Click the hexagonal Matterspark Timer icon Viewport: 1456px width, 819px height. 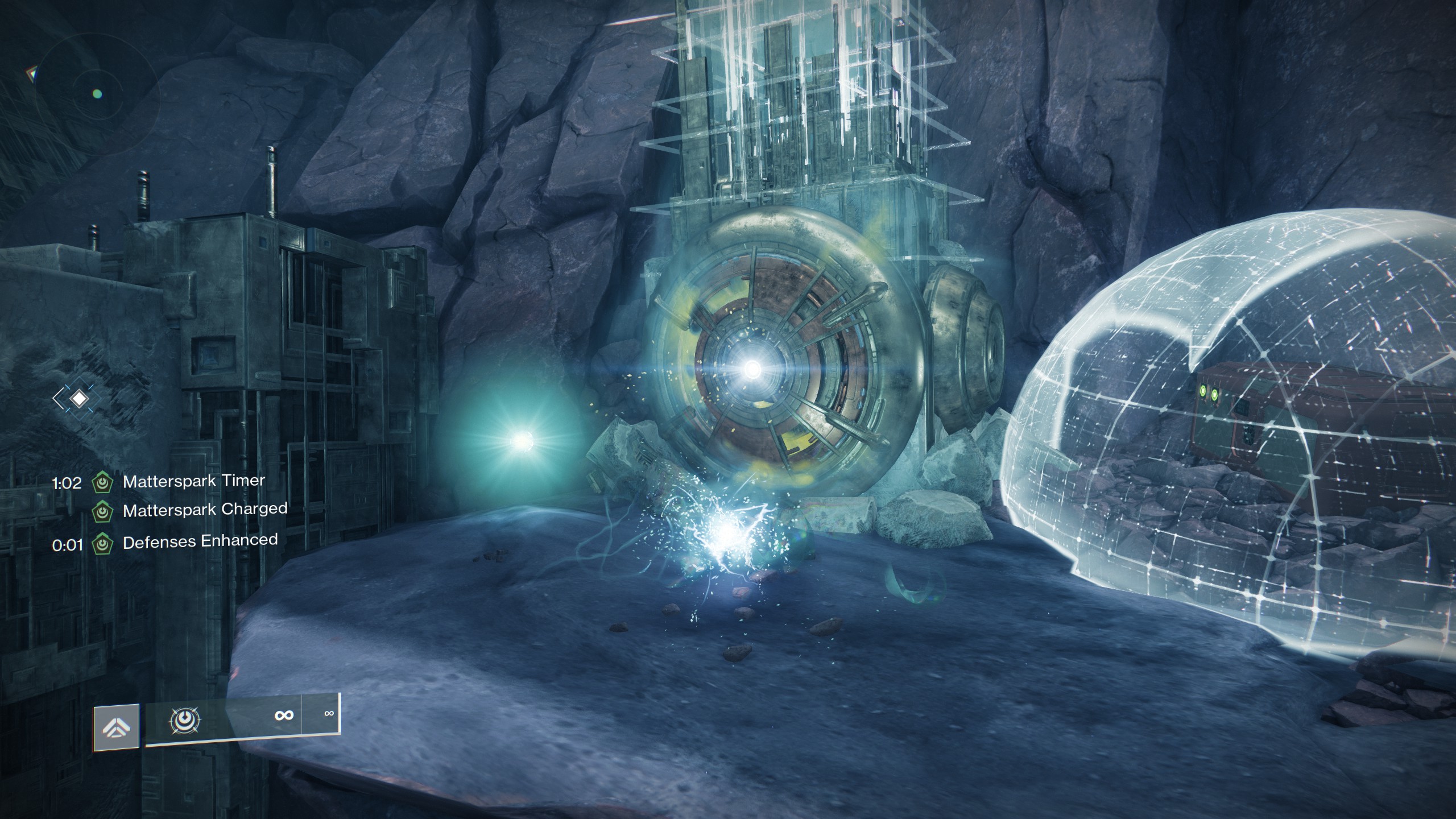point(102,482)
